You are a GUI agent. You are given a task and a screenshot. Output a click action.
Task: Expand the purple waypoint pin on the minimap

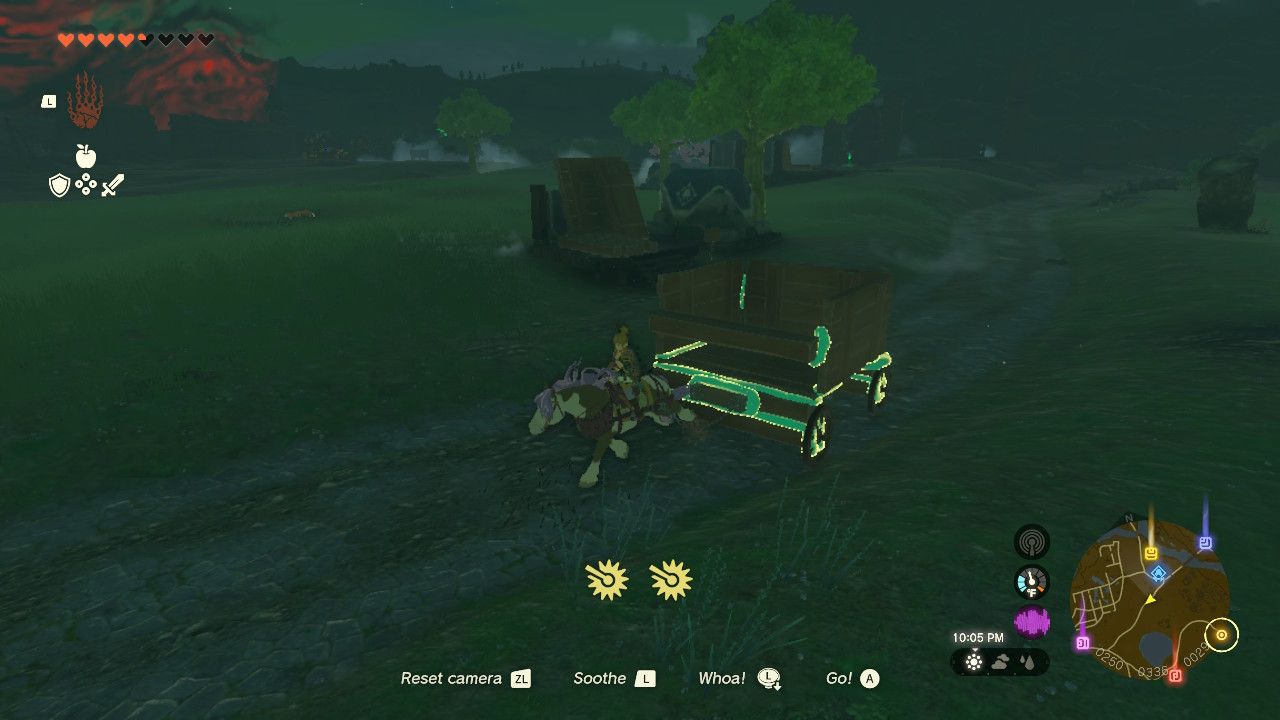tap(1081, 644)
